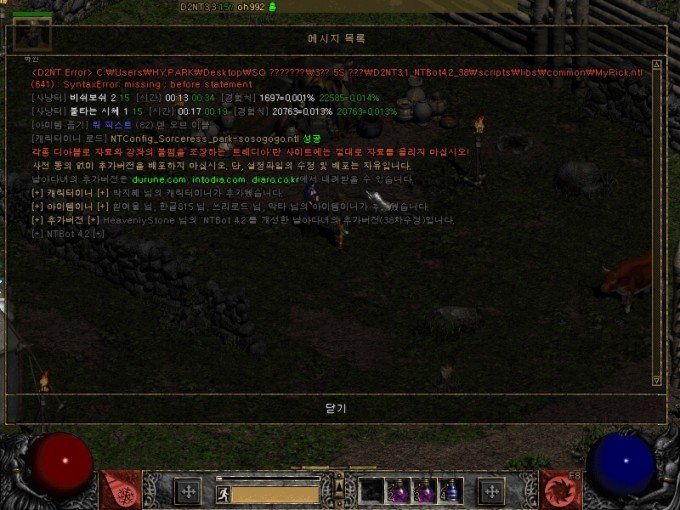
Task: Click the message log scroll-up arrow
Action: coord(656,64)
